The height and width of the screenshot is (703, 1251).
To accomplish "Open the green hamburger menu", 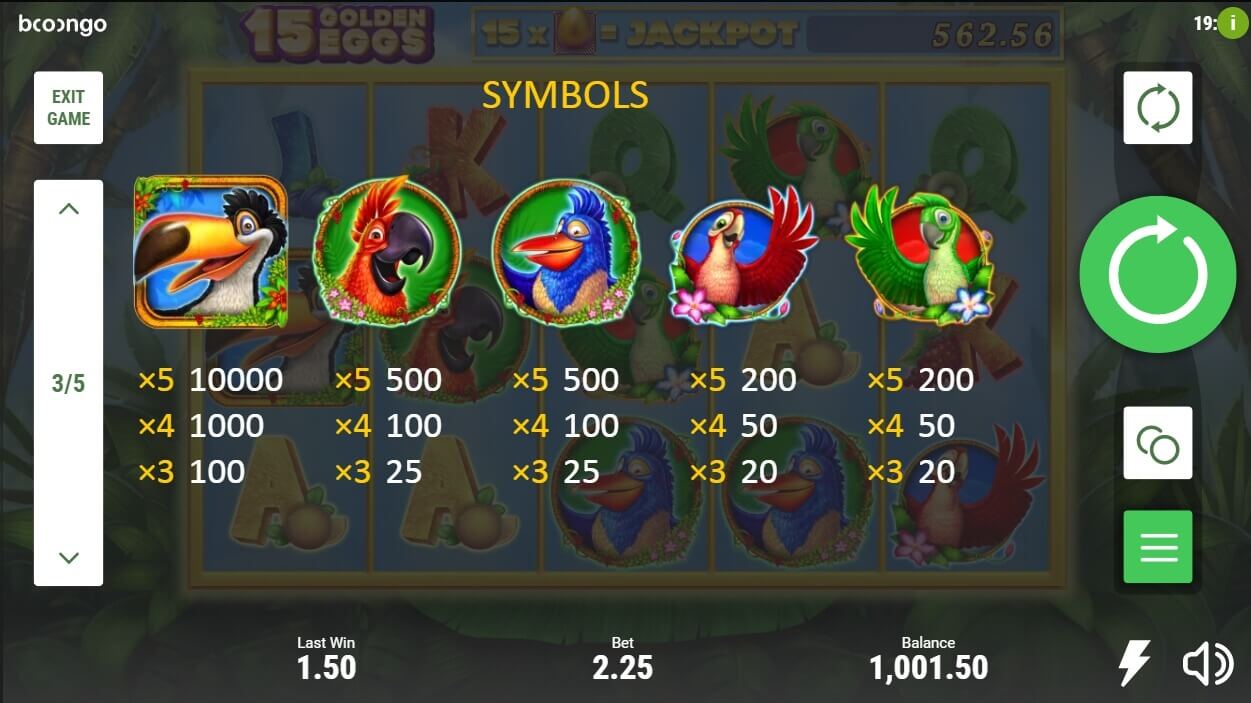I will pos(1157,546).
